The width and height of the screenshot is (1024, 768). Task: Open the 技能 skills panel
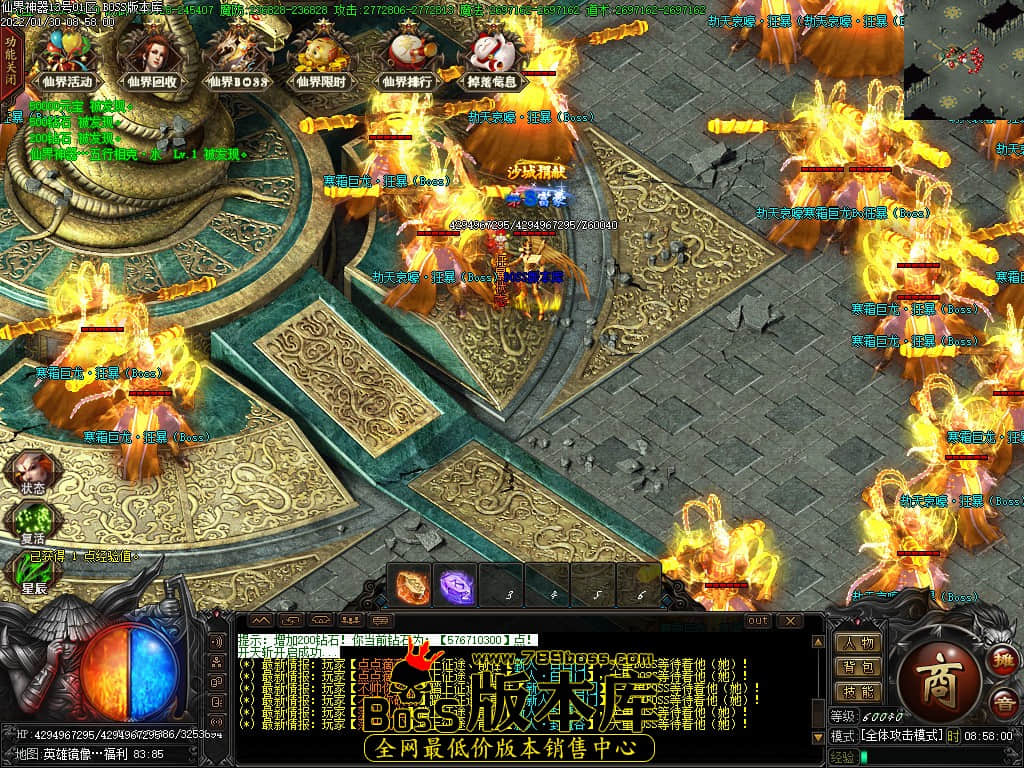coord(858,691)
